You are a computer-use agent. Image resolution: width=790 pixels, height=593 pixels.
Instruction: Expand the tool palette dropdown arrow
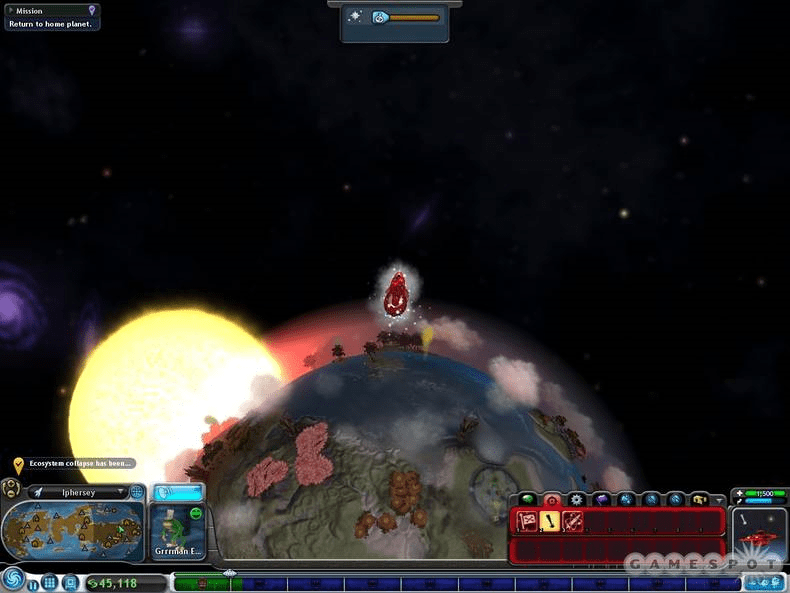(719, 499)
